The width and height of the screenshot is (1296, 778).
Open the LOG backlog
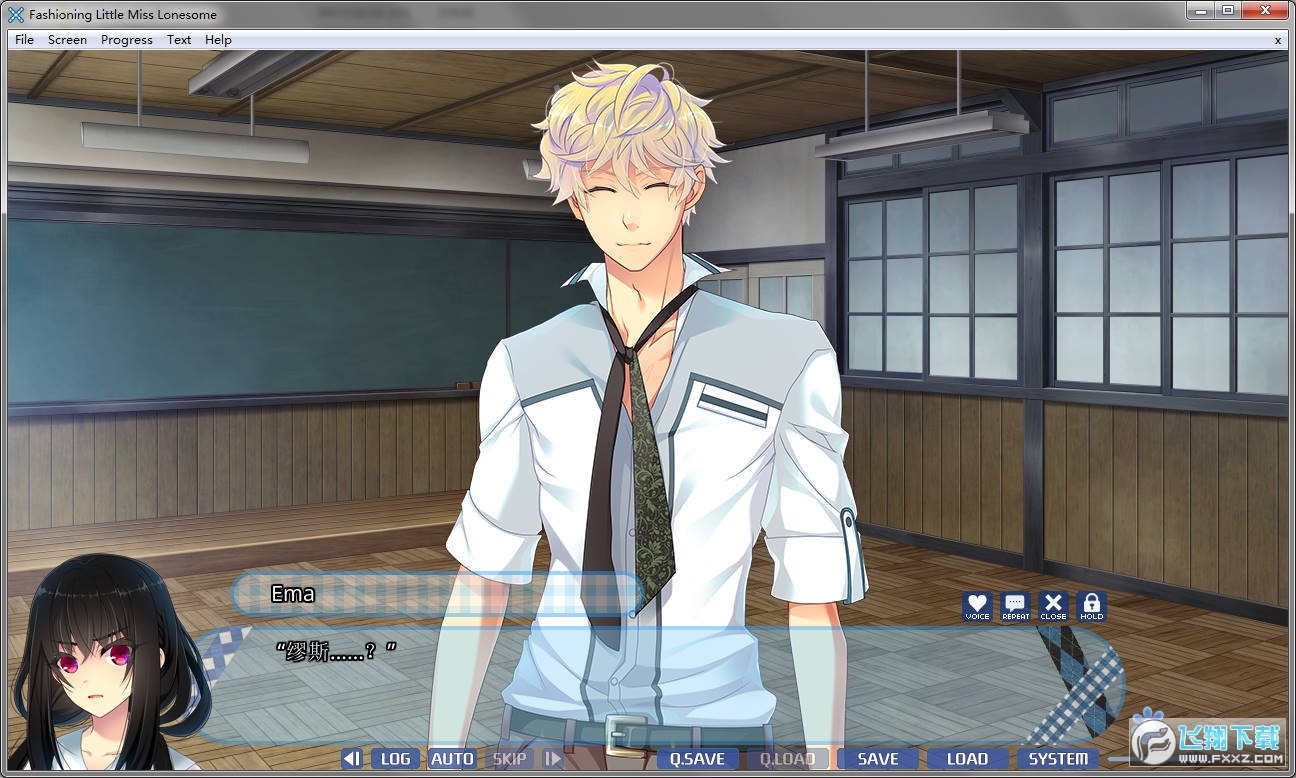pos(396,759)
